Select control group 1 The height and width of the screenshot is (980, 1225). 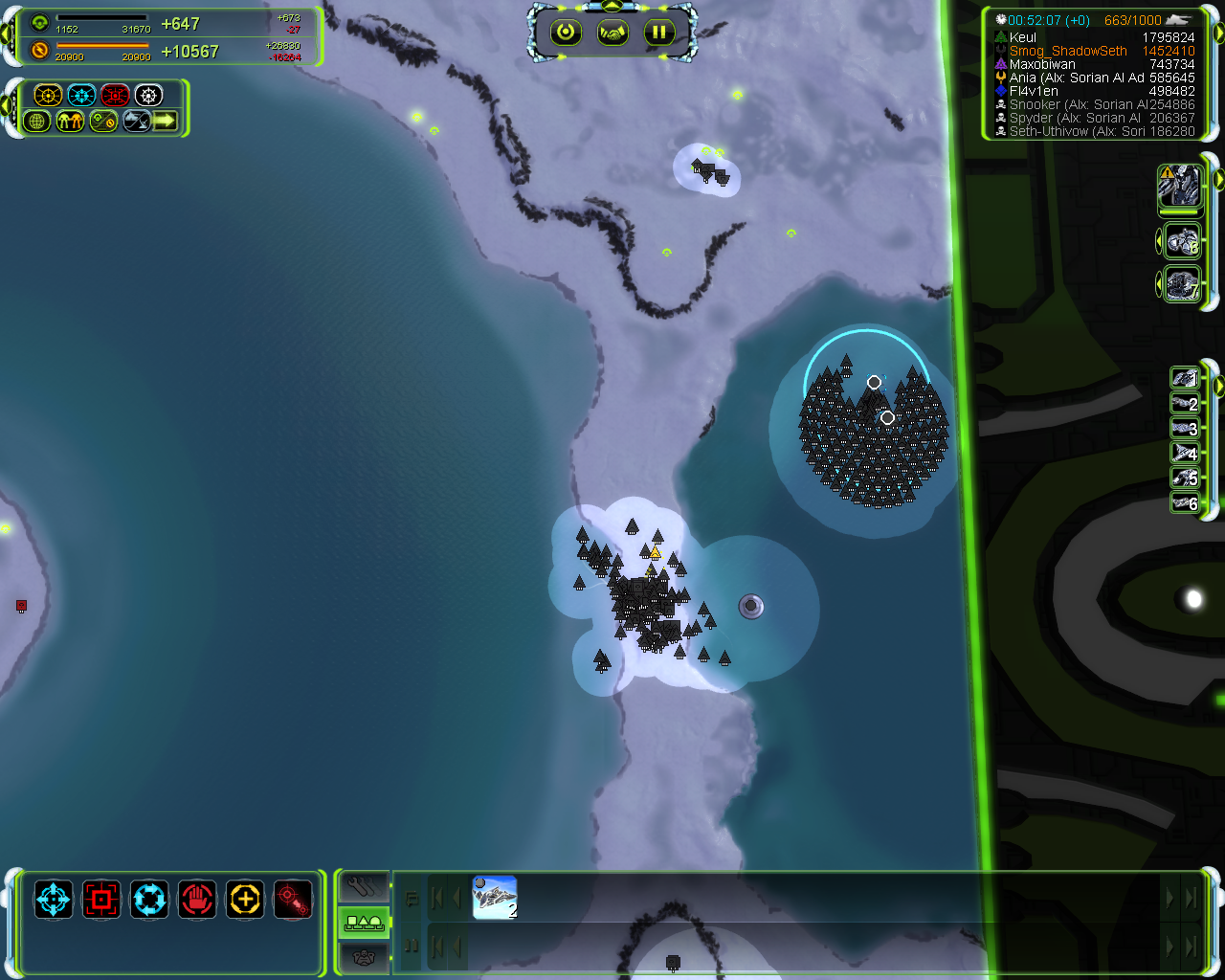point(1185,378)
